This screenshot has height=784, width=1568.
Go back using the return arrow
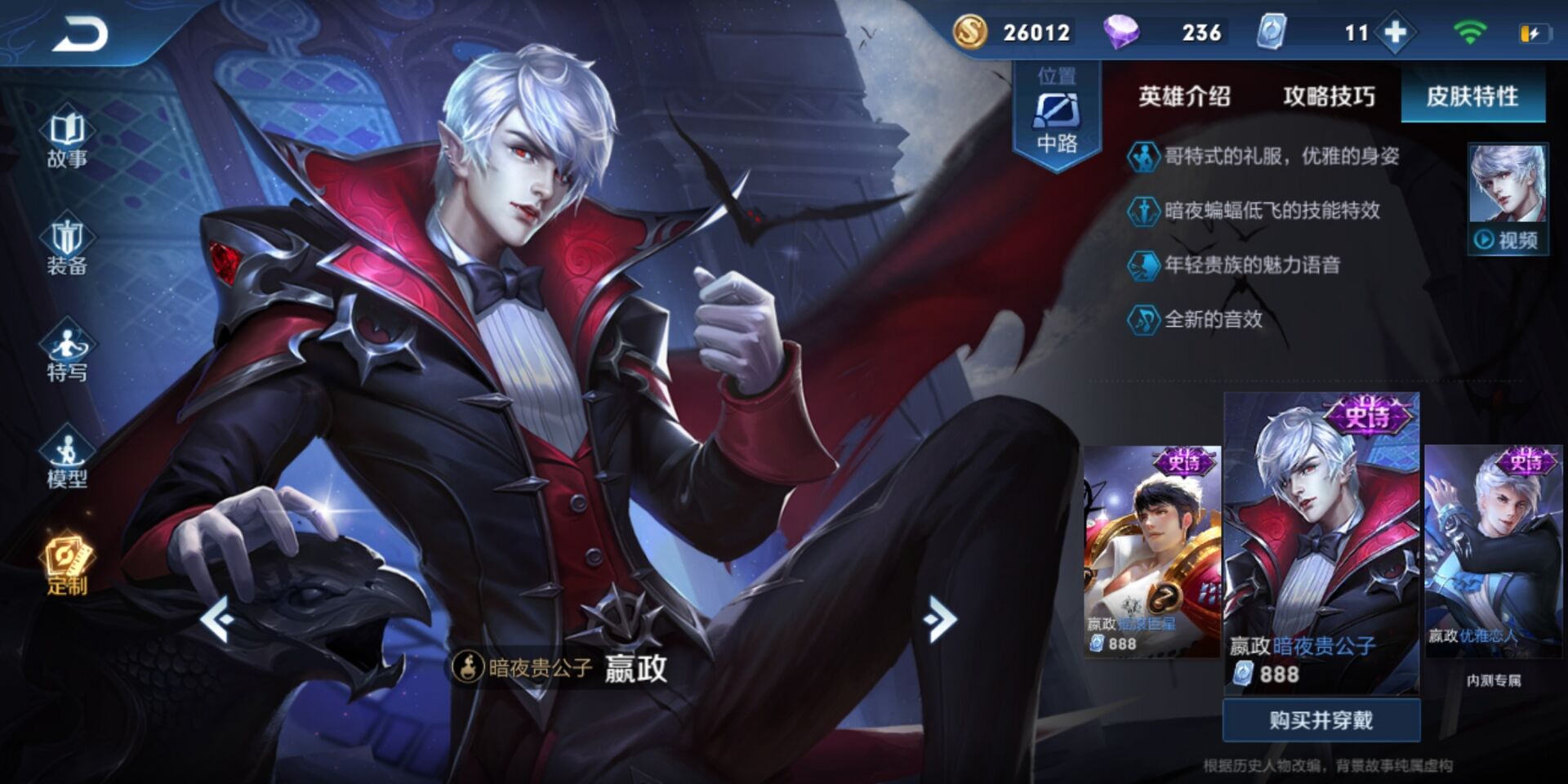[x=80, y=34]
